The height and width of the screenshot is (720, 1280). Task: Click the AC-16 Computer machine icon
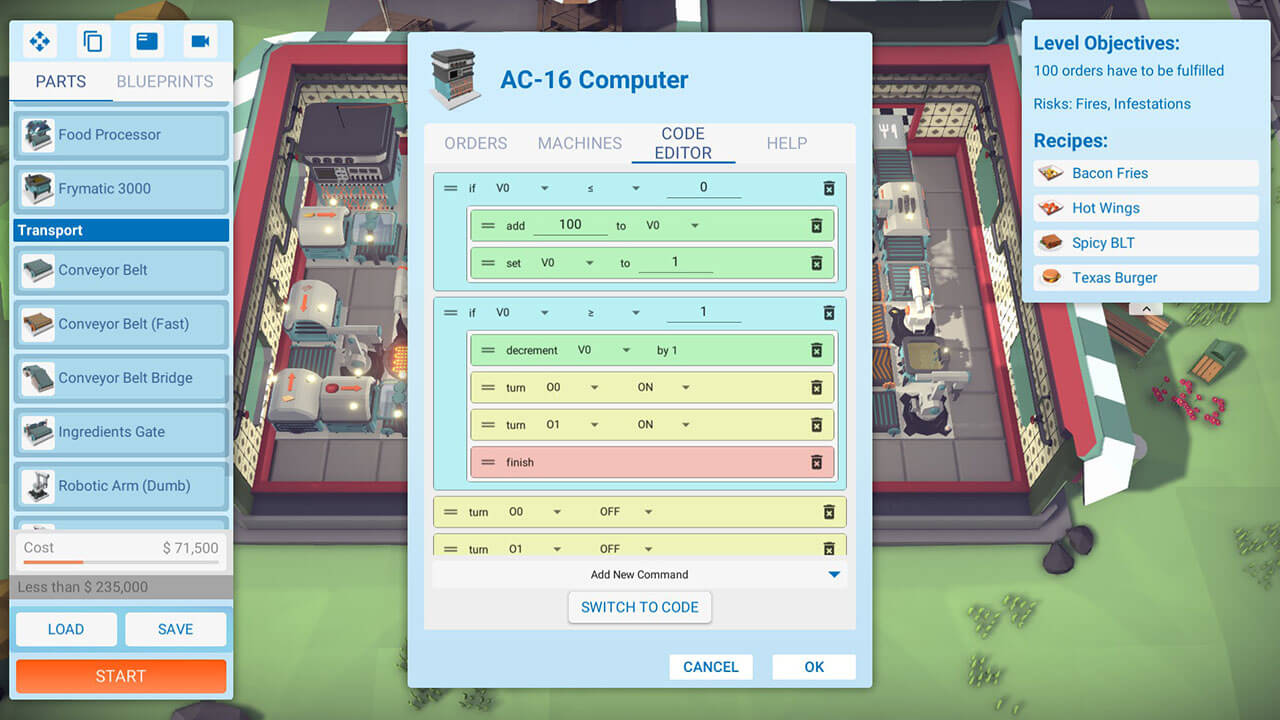pos(453,78)
